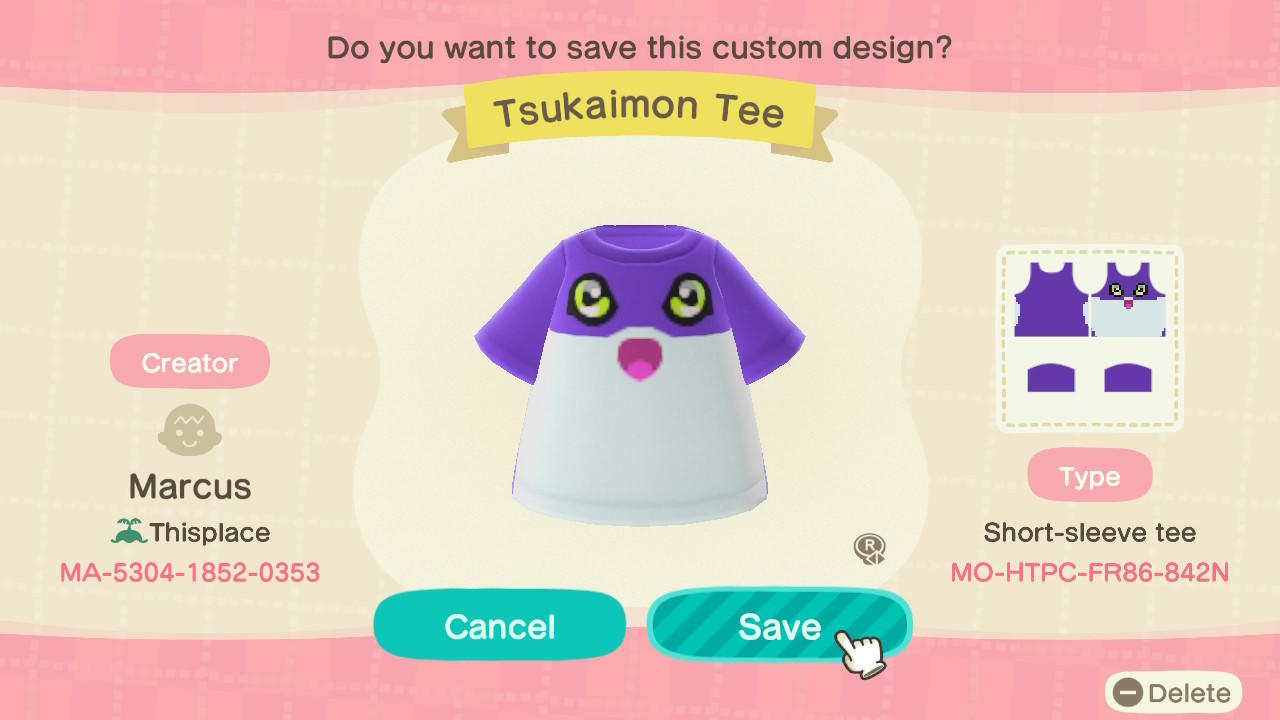The image size is (1280, 720).
Task: Click the creator code MA-5304-1852-0353
Action: 189,570
